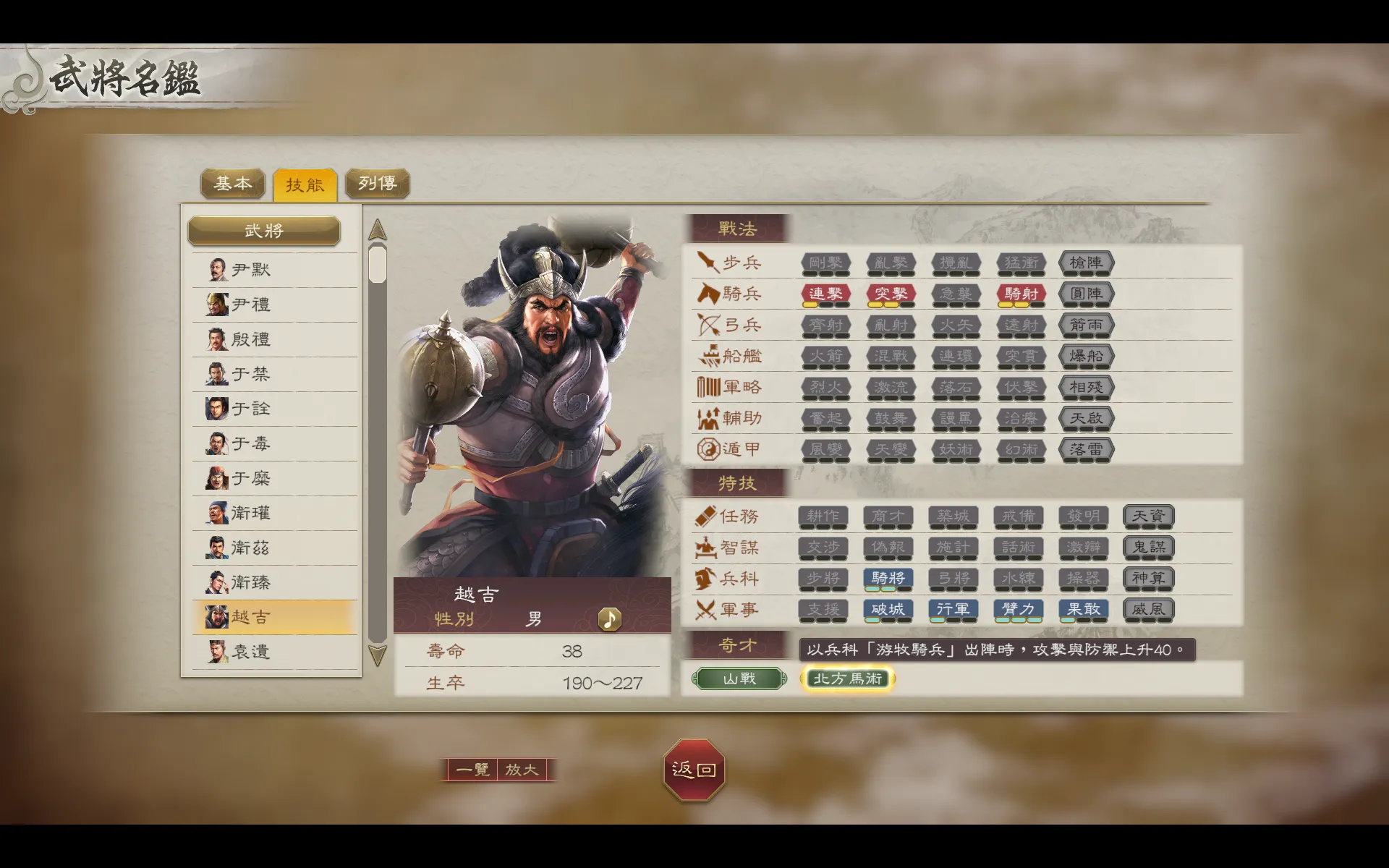This screenshot has width=1389, height=868.
Task: Toggle the red 連擊 cavalry tactic
Action: point(825,294)
